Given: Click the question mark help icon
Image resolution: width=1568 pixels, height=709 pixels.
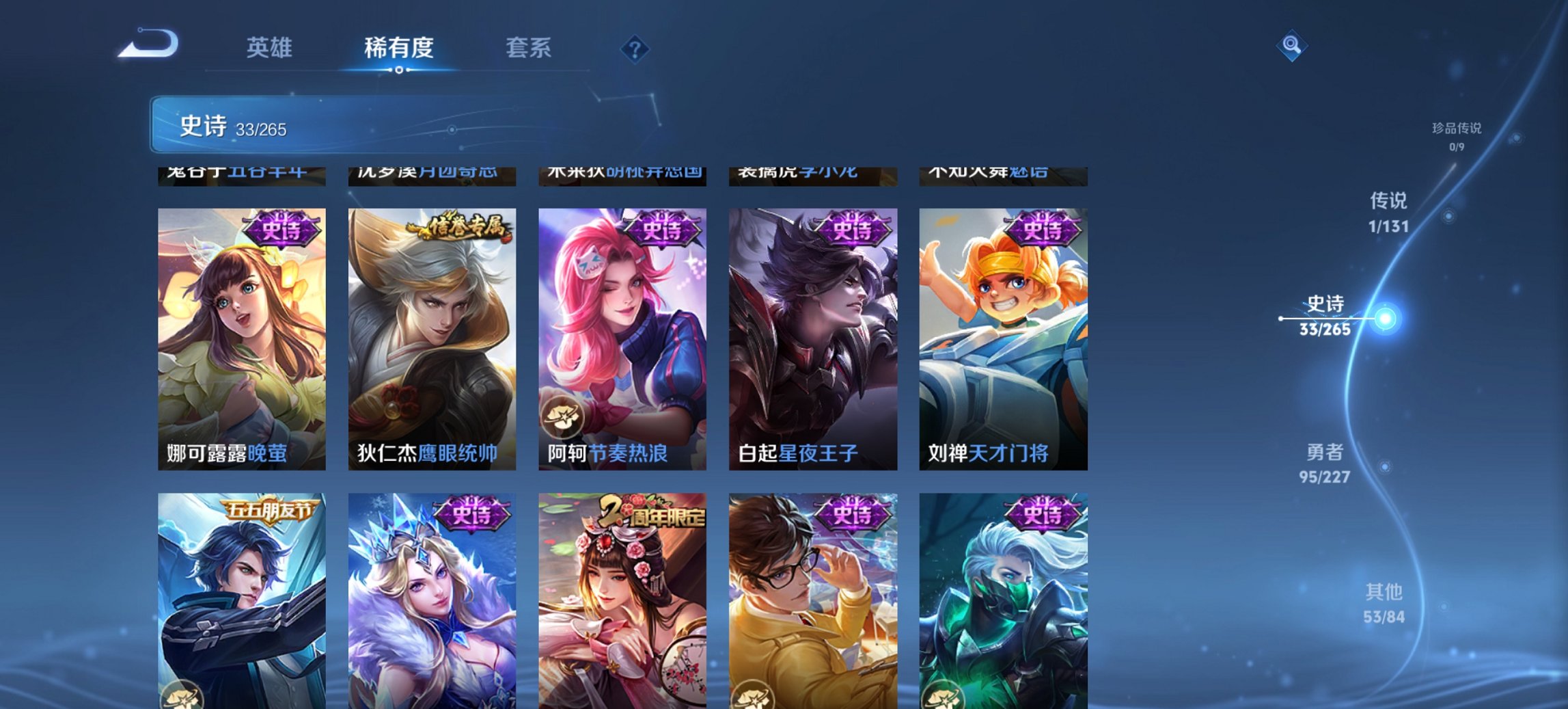Looking at the screenshot, I should (634, 49).
